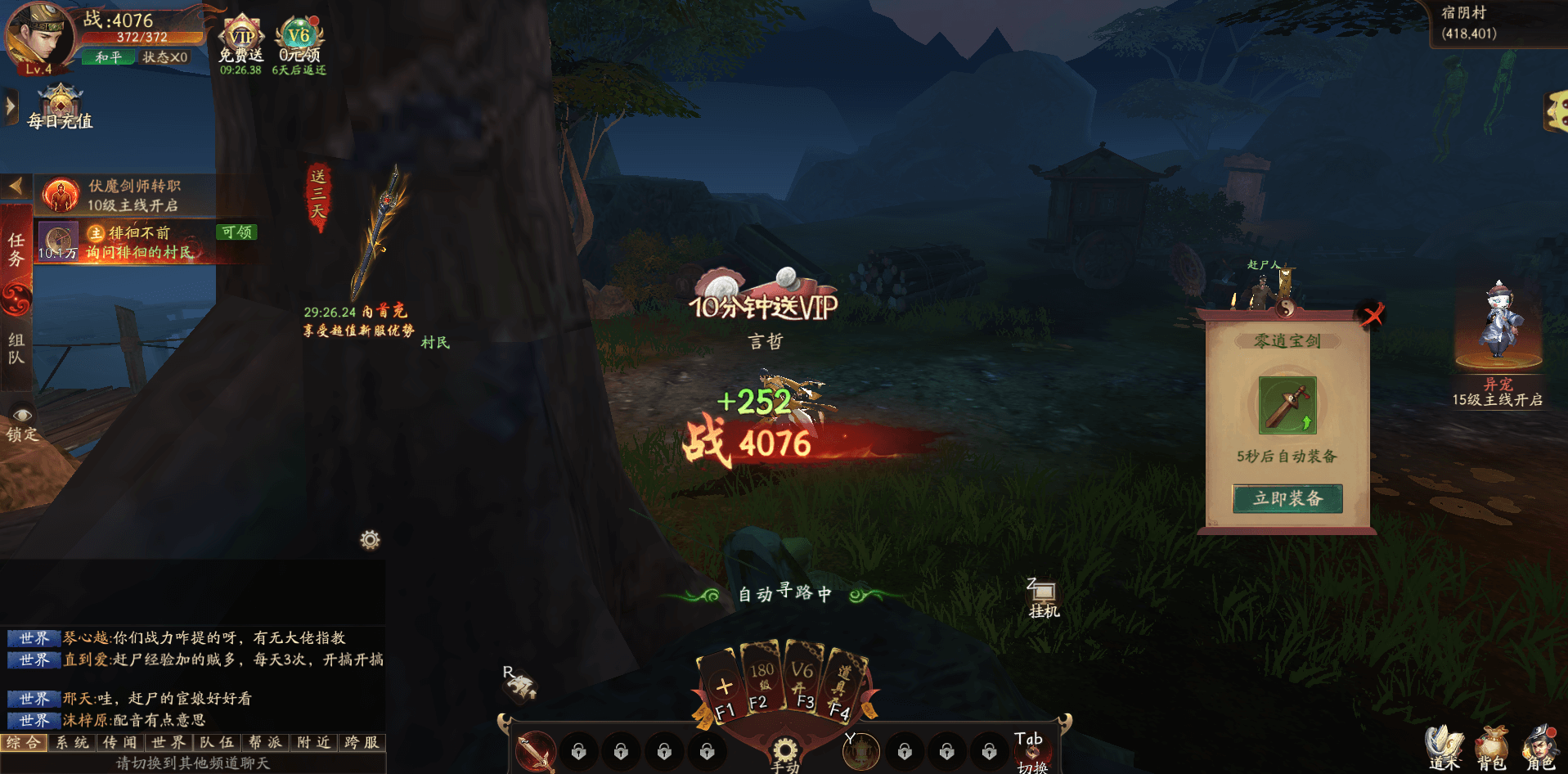
Task: Expand the left edge sidebar arrow
Action: click(10, 105)
